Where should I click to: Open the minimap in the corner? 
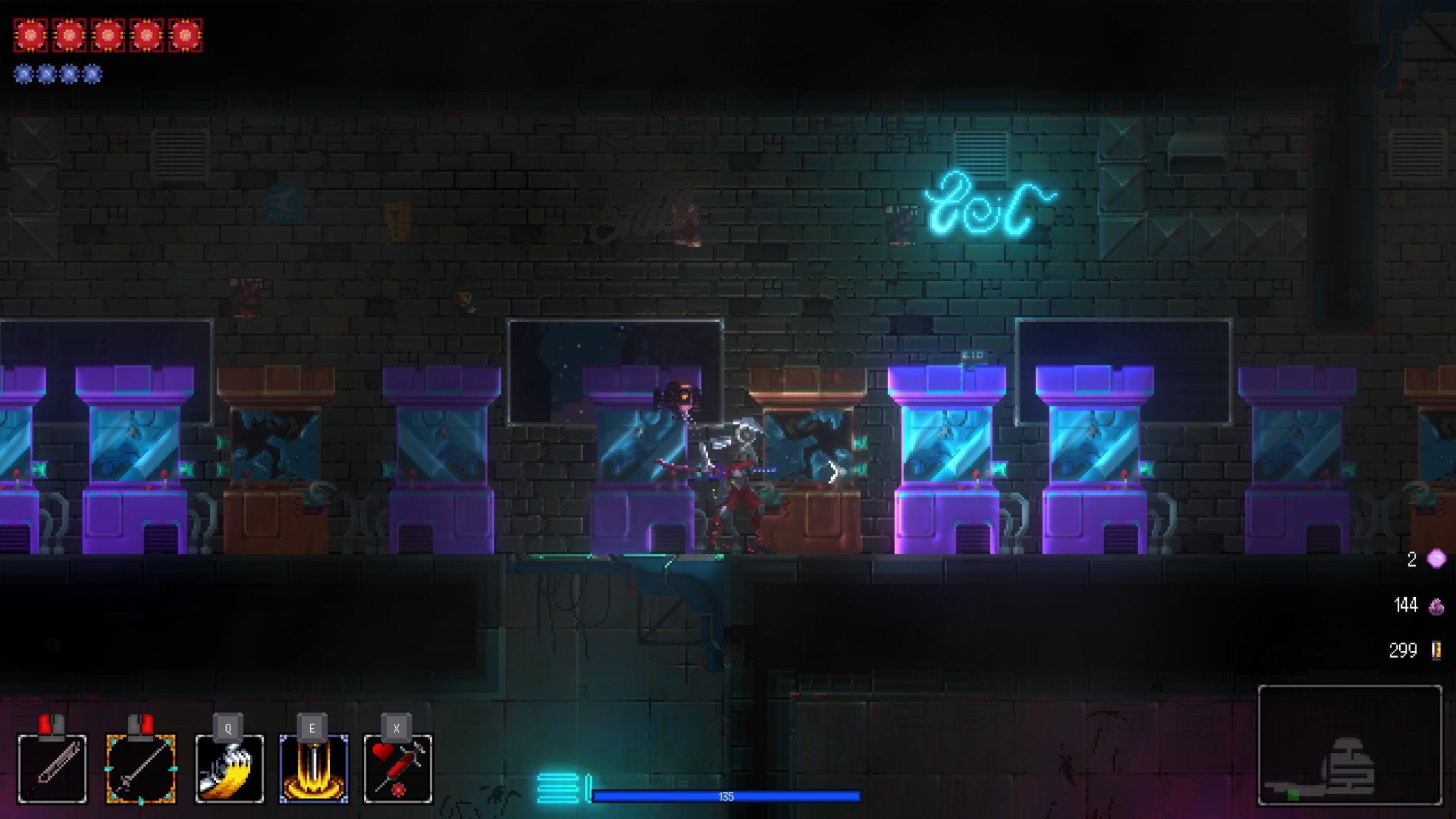pos(1349,744)
